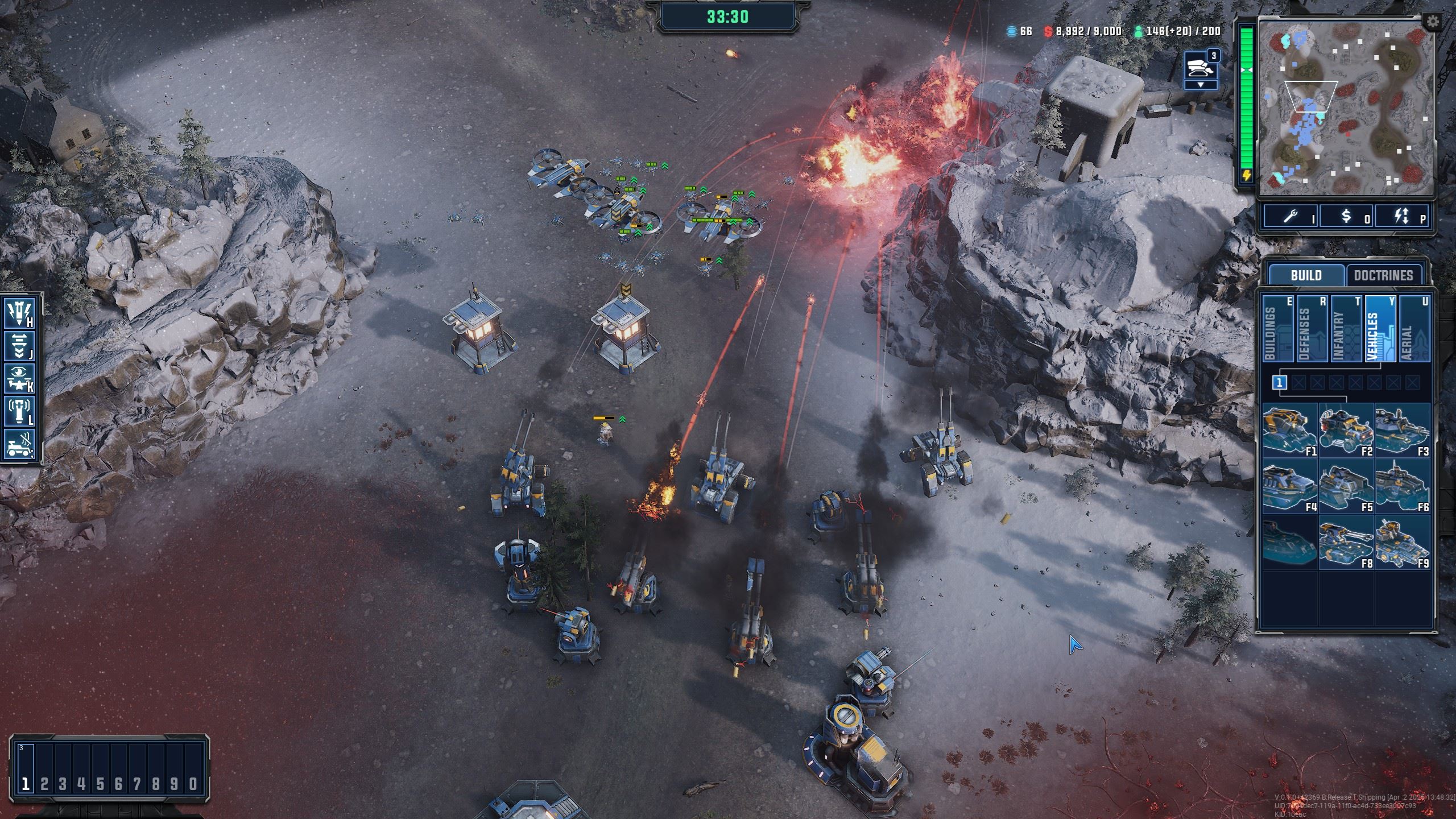1456x819 pixels.
Task: Switch to the Doctrines tab
Action: click(1383, 275)
